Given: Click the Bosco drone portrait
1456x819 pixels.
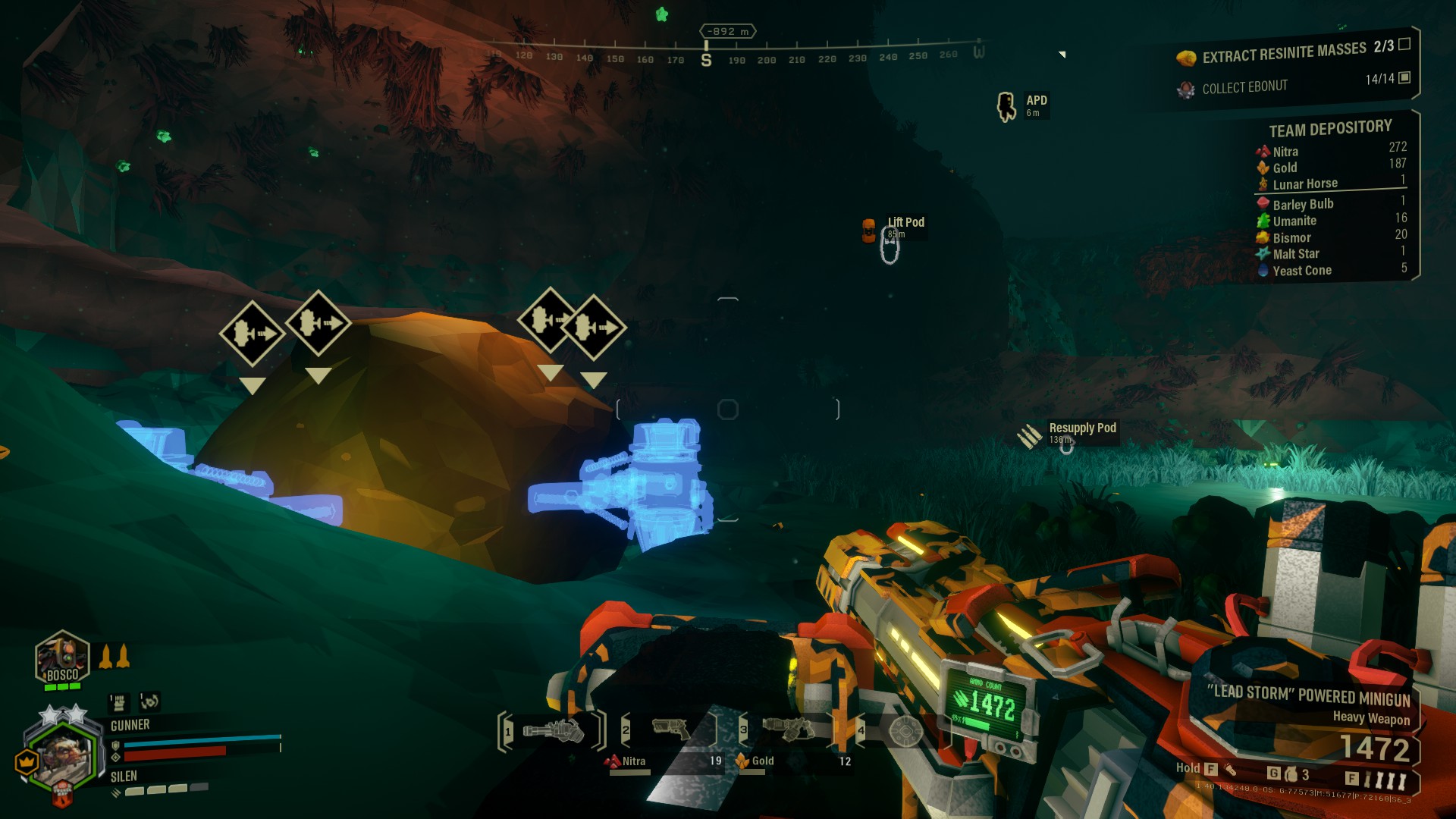Looking at the screenshot, I should click(x=62, y=658).
